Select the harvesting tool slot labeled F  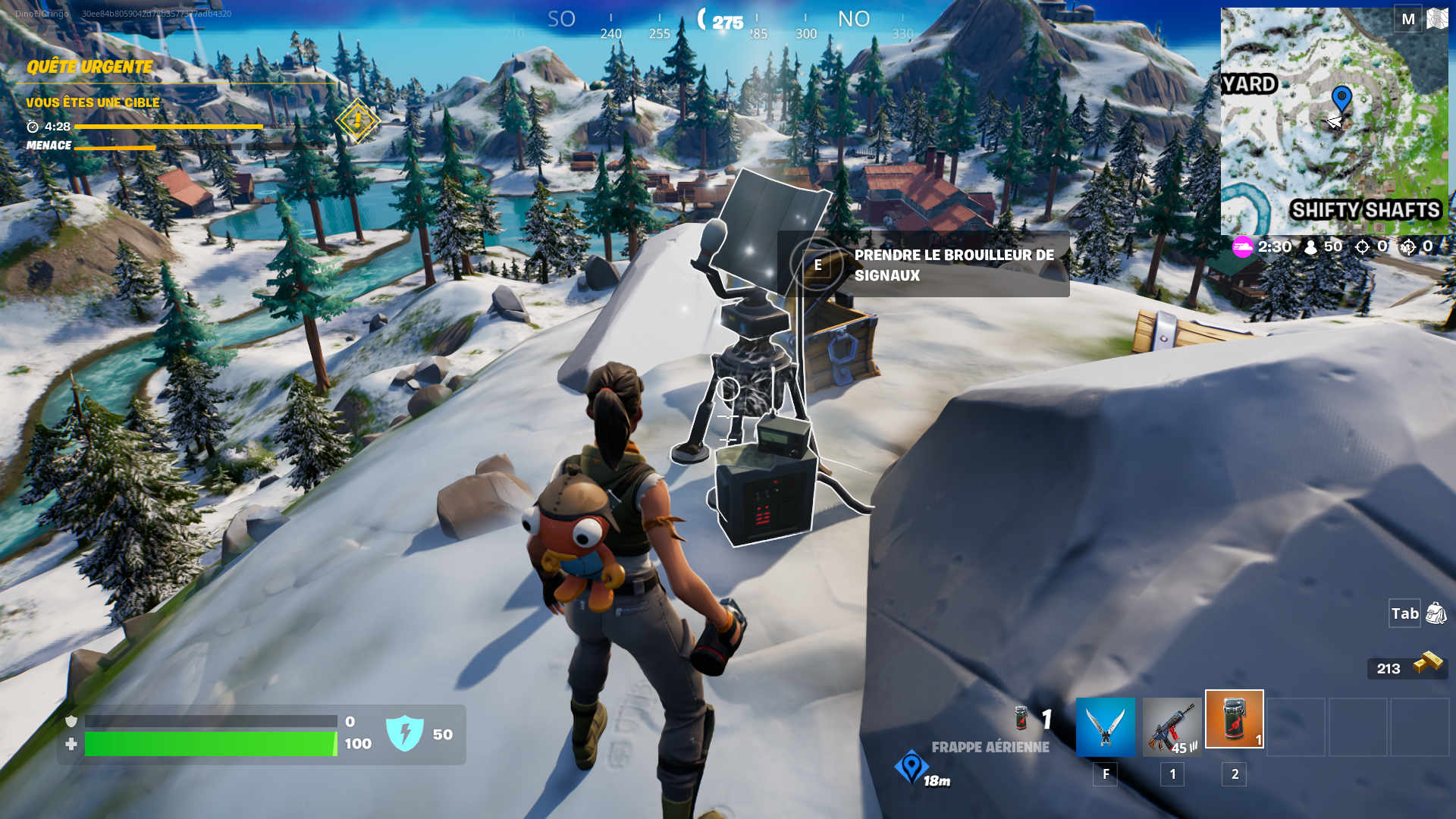pos(1105,728)
